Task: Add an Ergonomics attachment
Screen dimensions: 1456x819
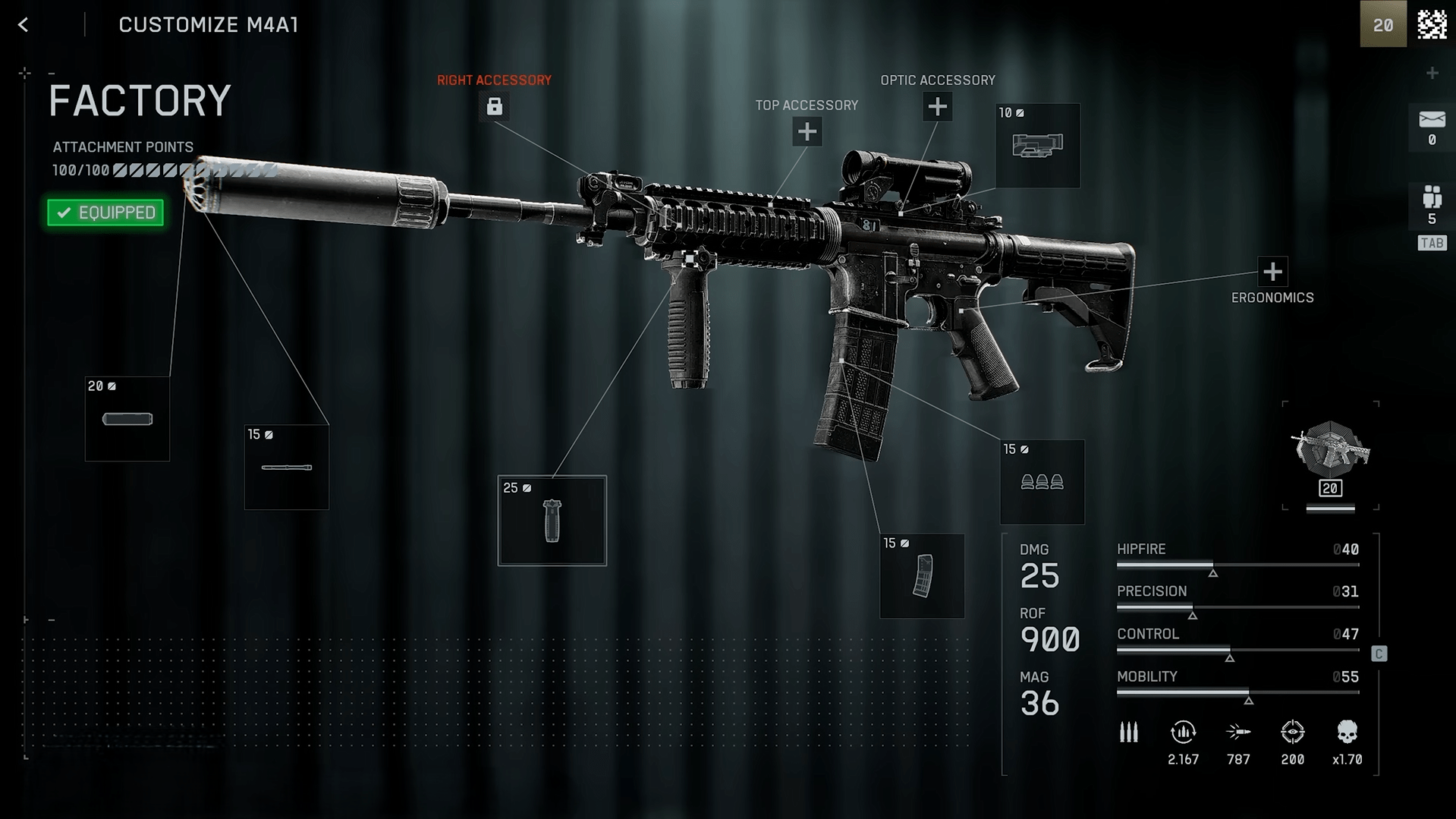Action: (1272, 272)
